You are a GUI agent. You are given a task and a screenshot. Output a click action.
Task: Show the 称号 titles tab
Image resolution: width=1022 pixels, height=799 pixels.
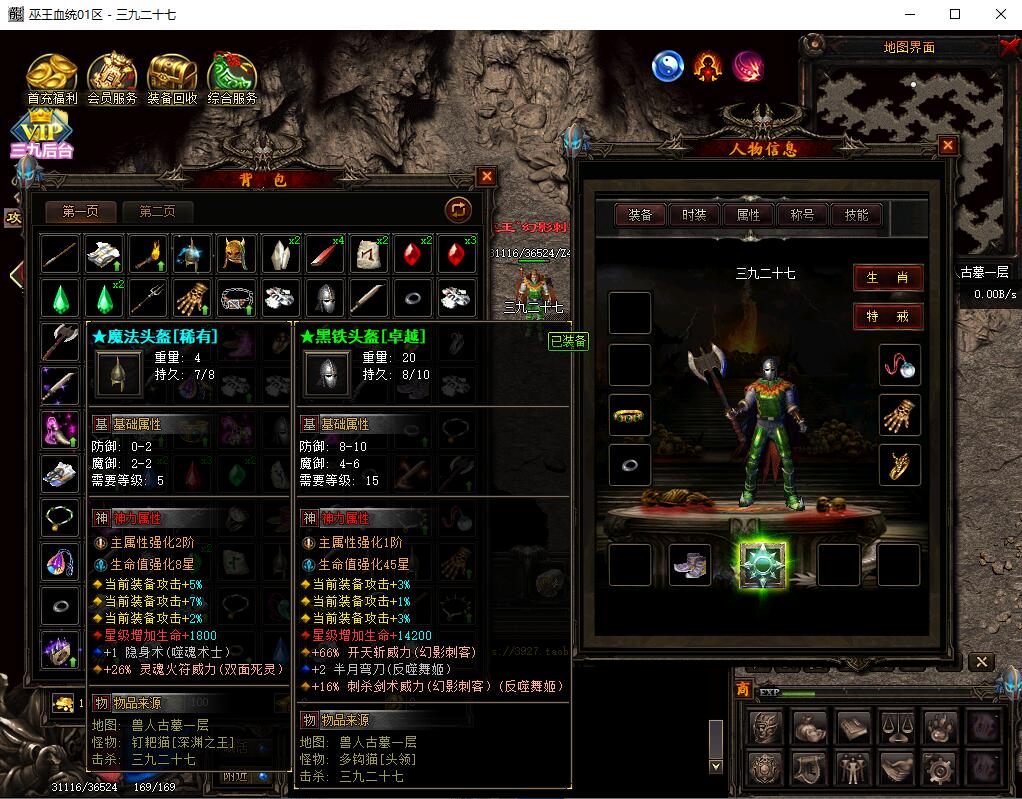coord(802,215)
